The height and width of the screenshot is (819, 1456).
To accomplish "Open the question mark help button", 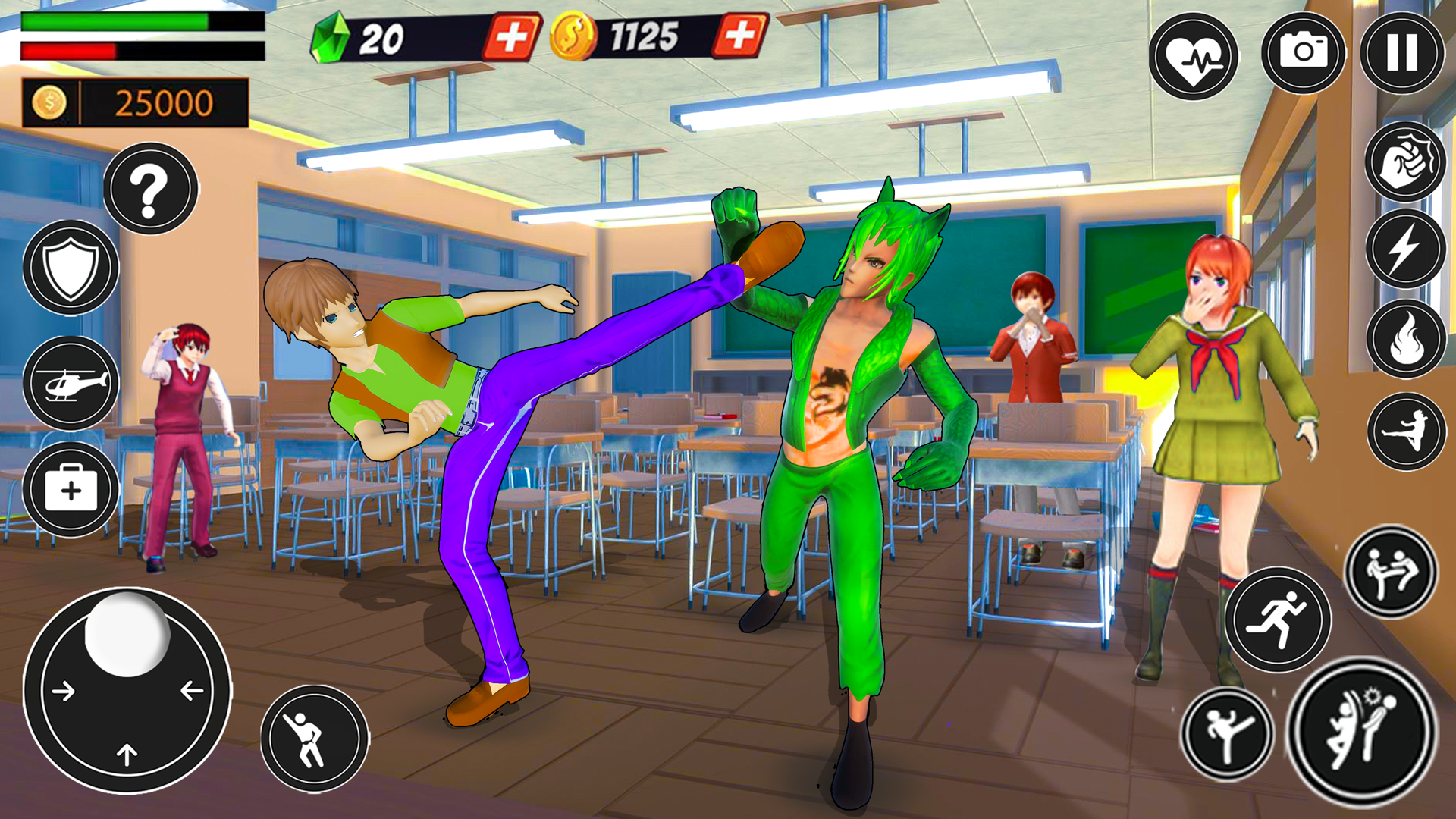I will [150, 189].
